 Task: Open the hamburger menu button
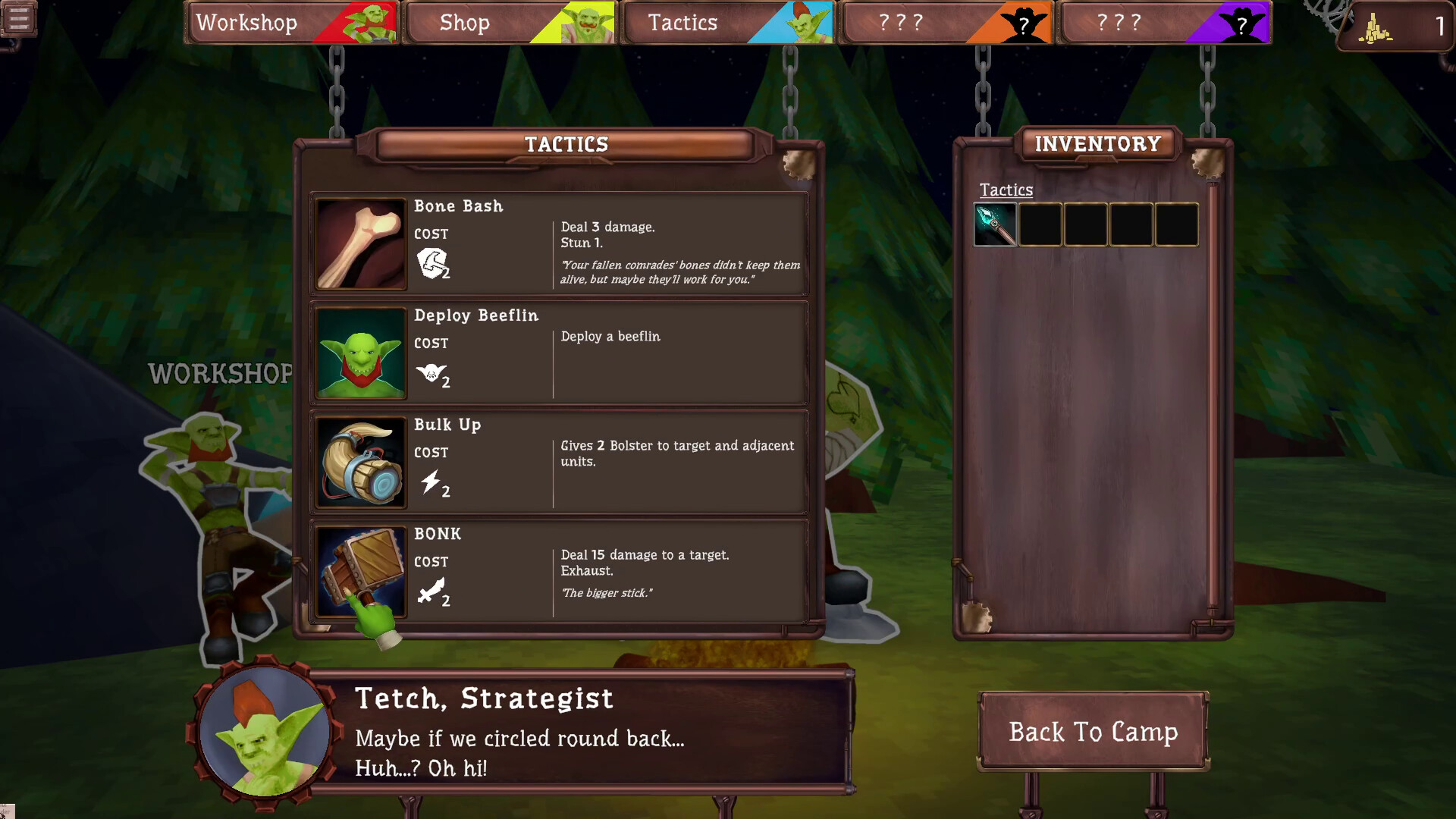tap(18, 19)
